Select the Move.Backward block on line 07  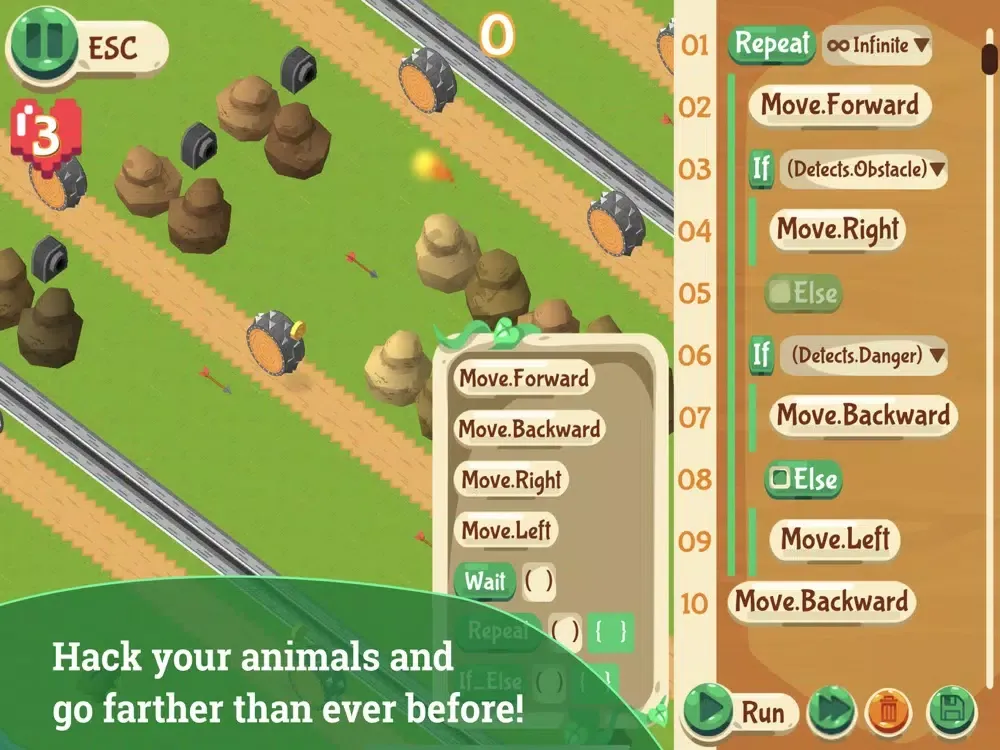pyautogui.click(x=862, y=416)
